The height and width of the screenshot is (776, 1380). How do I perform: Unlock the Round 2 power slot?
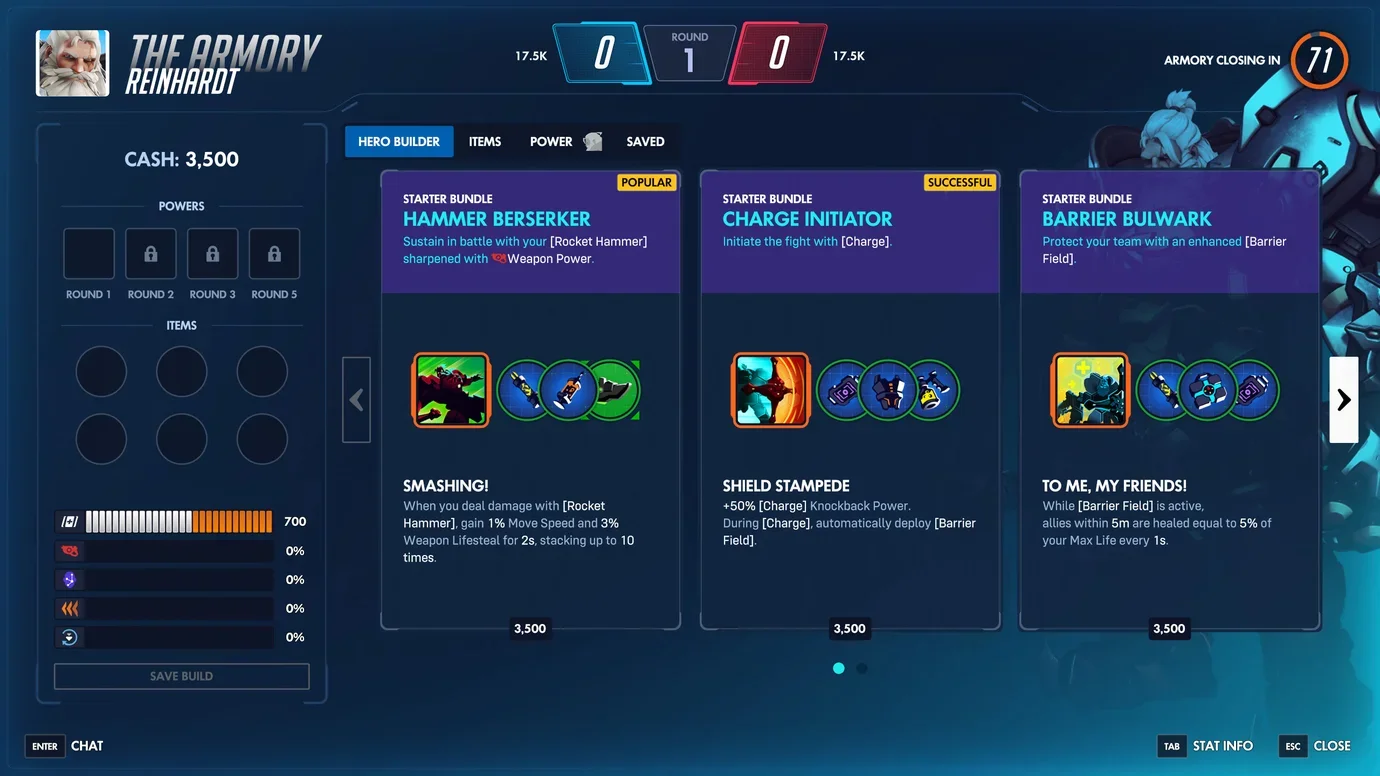click(150, 253)
